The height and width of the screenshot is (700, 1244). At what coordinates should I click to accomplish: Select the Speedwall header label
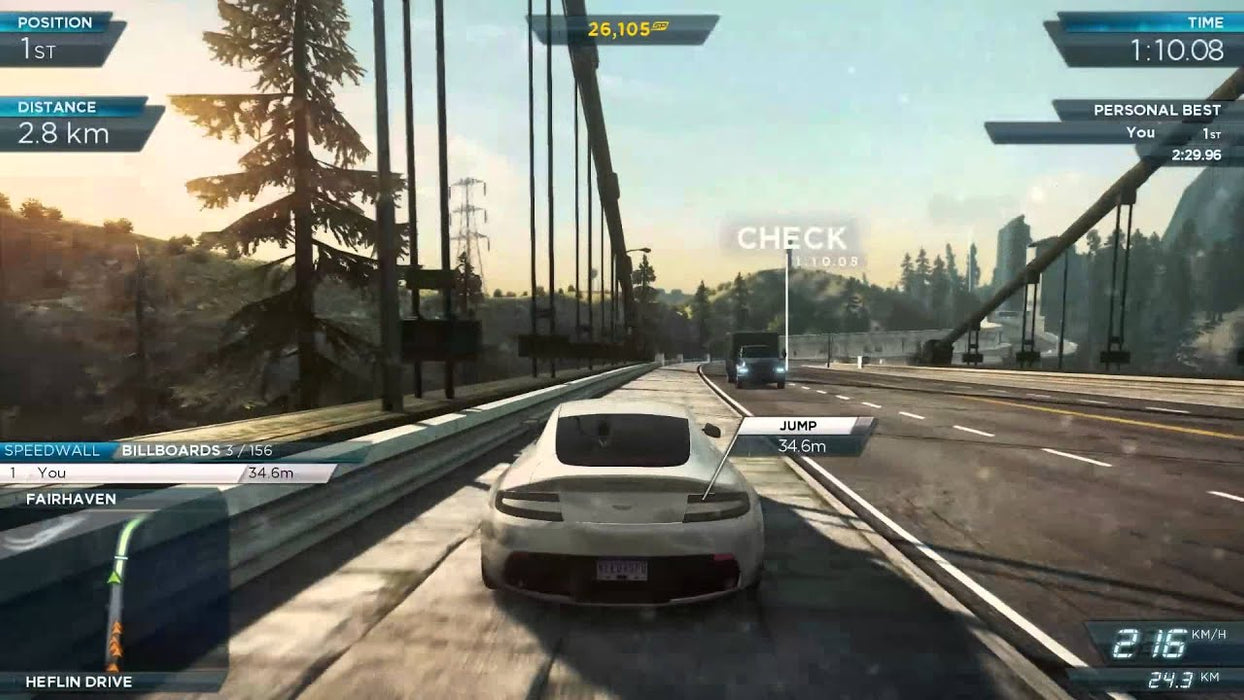click(52, 451)
